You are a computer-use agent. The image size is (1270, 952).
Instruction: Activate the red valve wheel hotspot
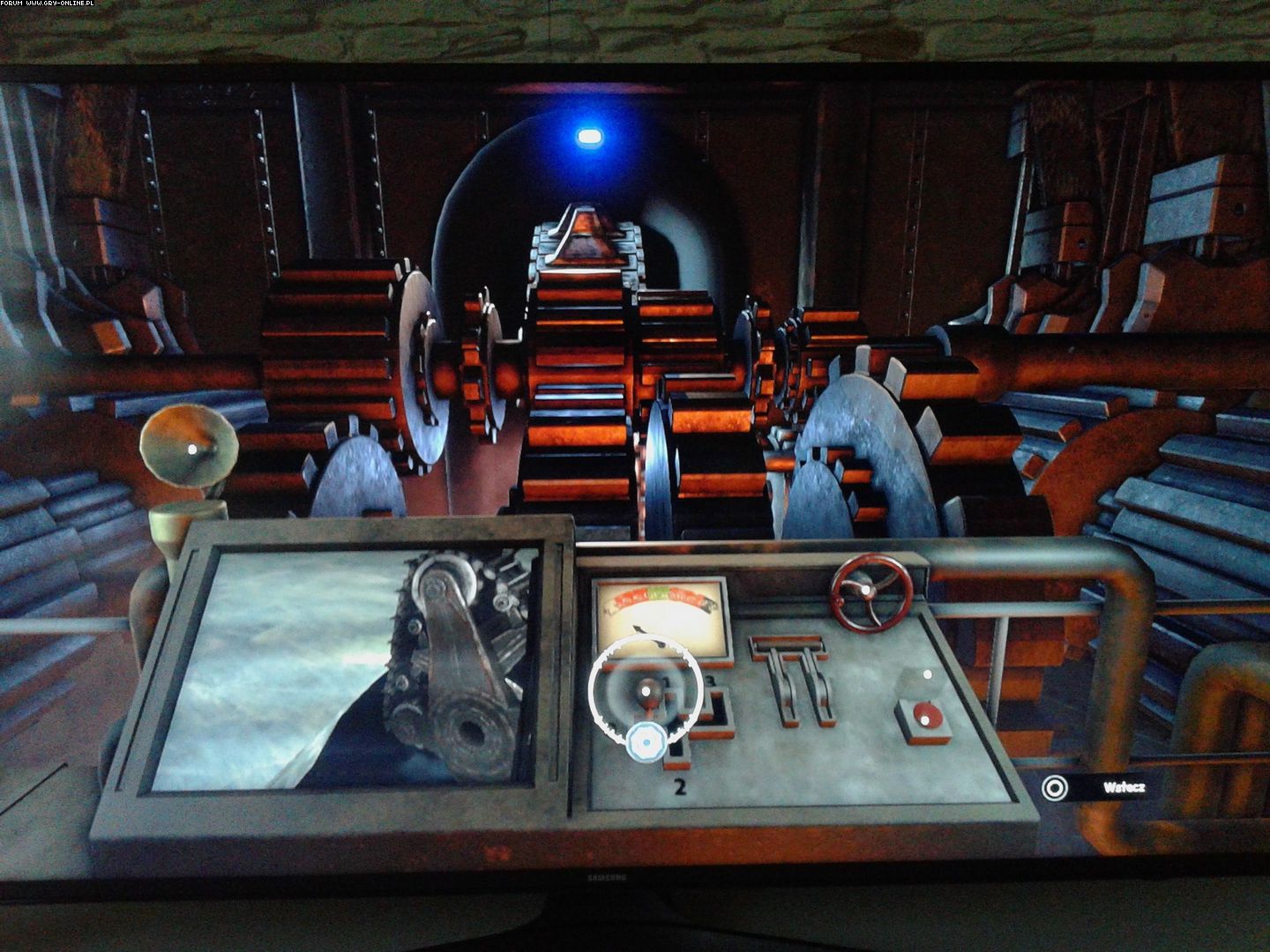pos(866,591)
